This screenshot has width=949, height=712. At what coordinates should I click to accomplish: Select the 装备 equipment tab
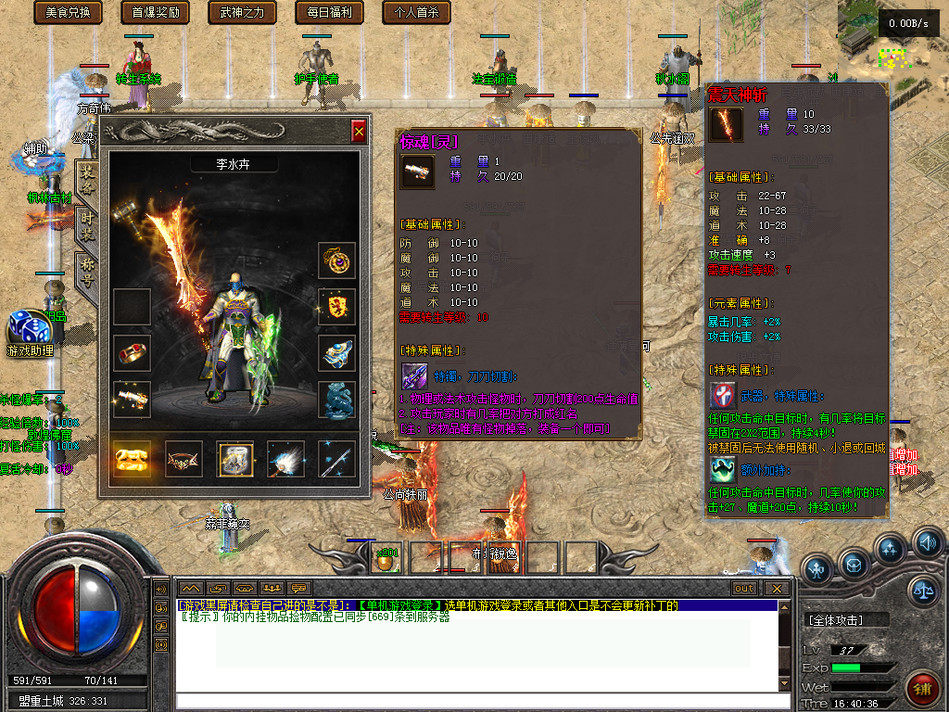click(86, 176)
